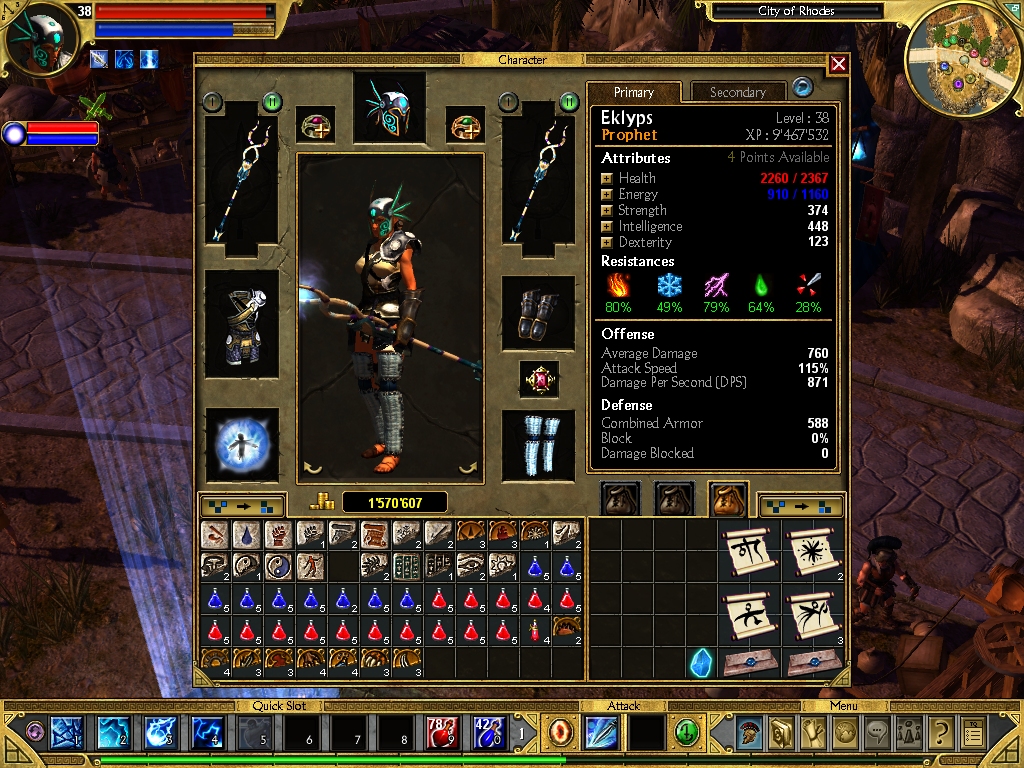The image size is (1024, 768).
Task: Use the blue energy potion quick slot
Action: click(488, 733)
